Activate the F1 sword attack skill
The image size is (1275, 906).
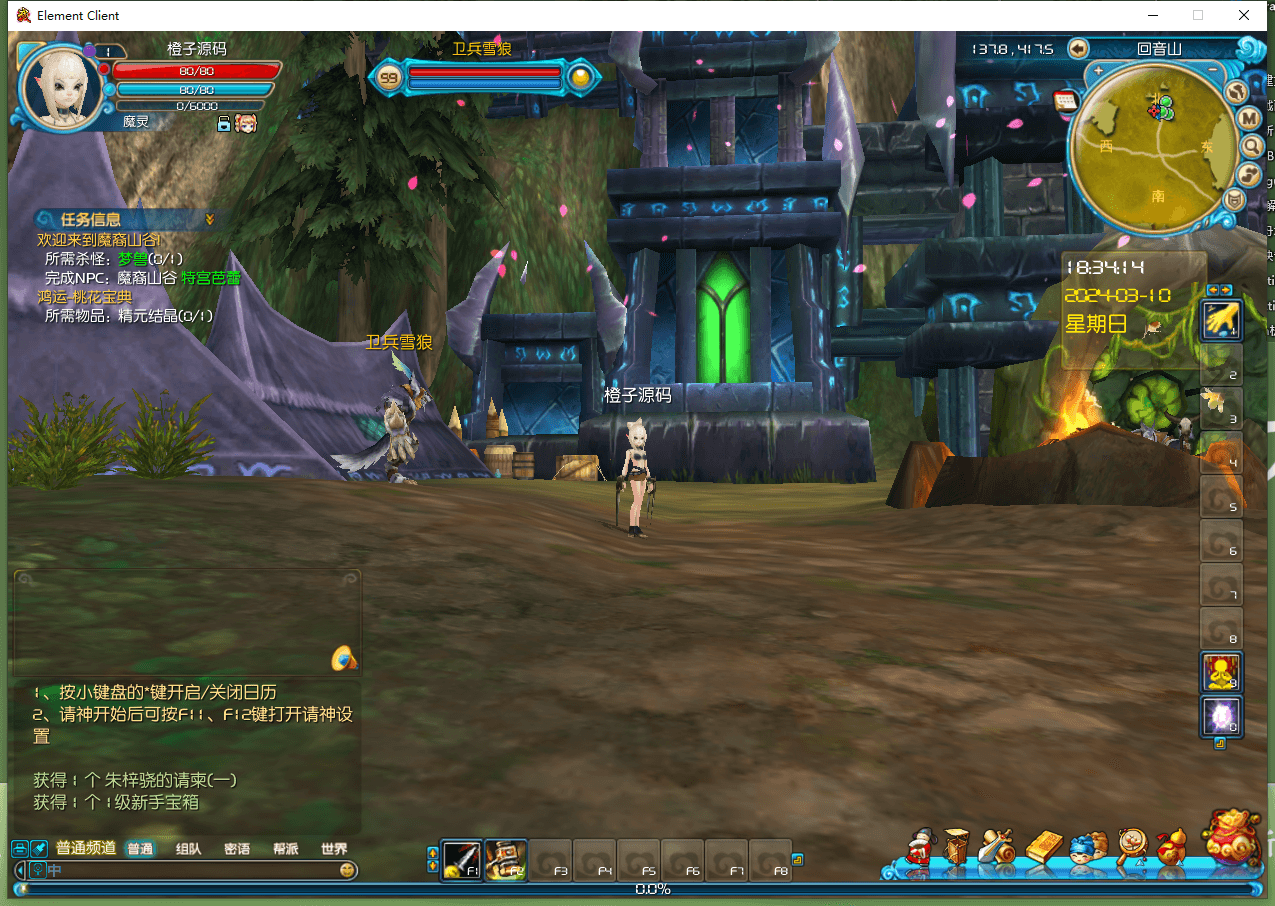tap(461, 858)
